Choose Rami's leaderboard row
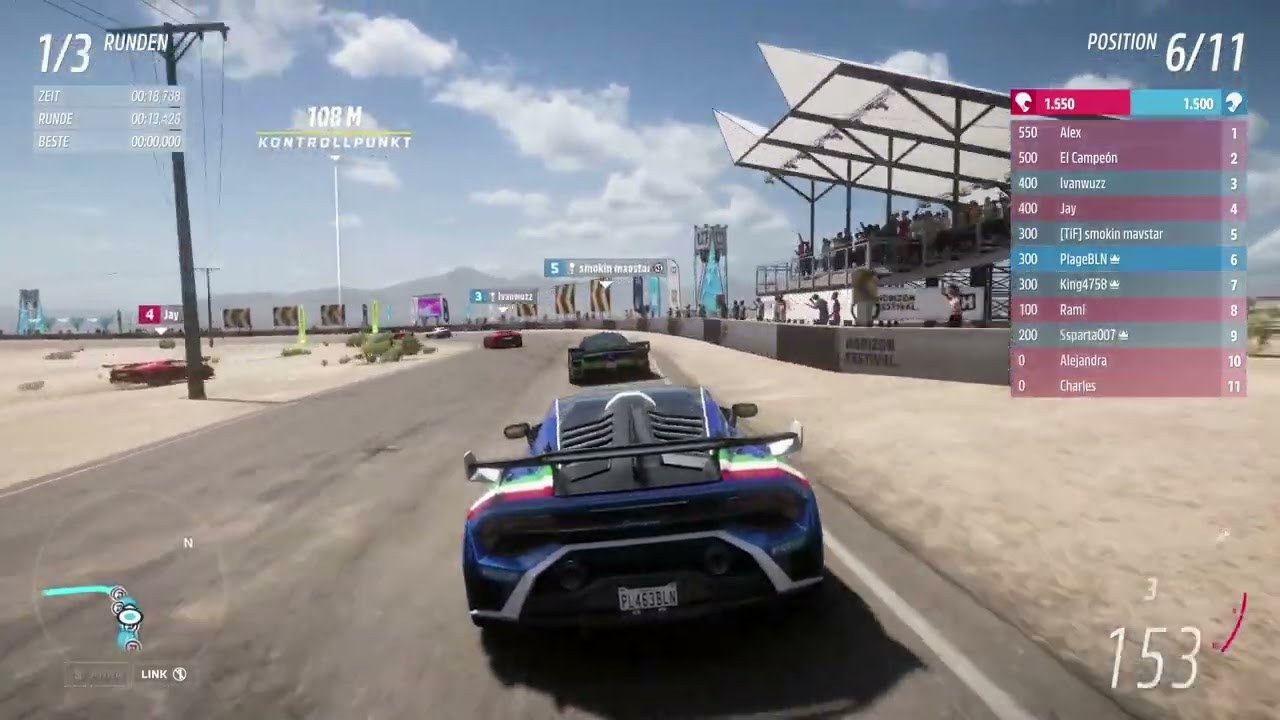1280x720 pixels. click(x=1127, y=310)
